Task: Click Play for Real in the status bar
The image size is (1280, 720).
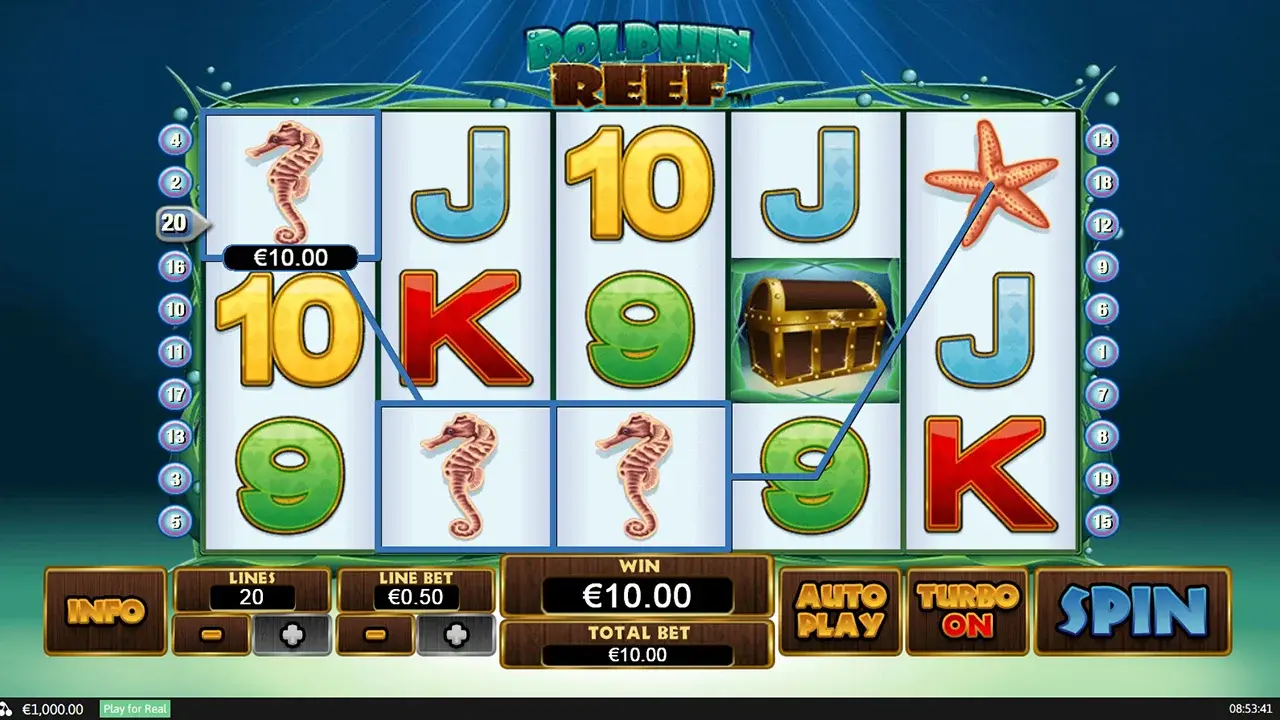Action: 134,709
